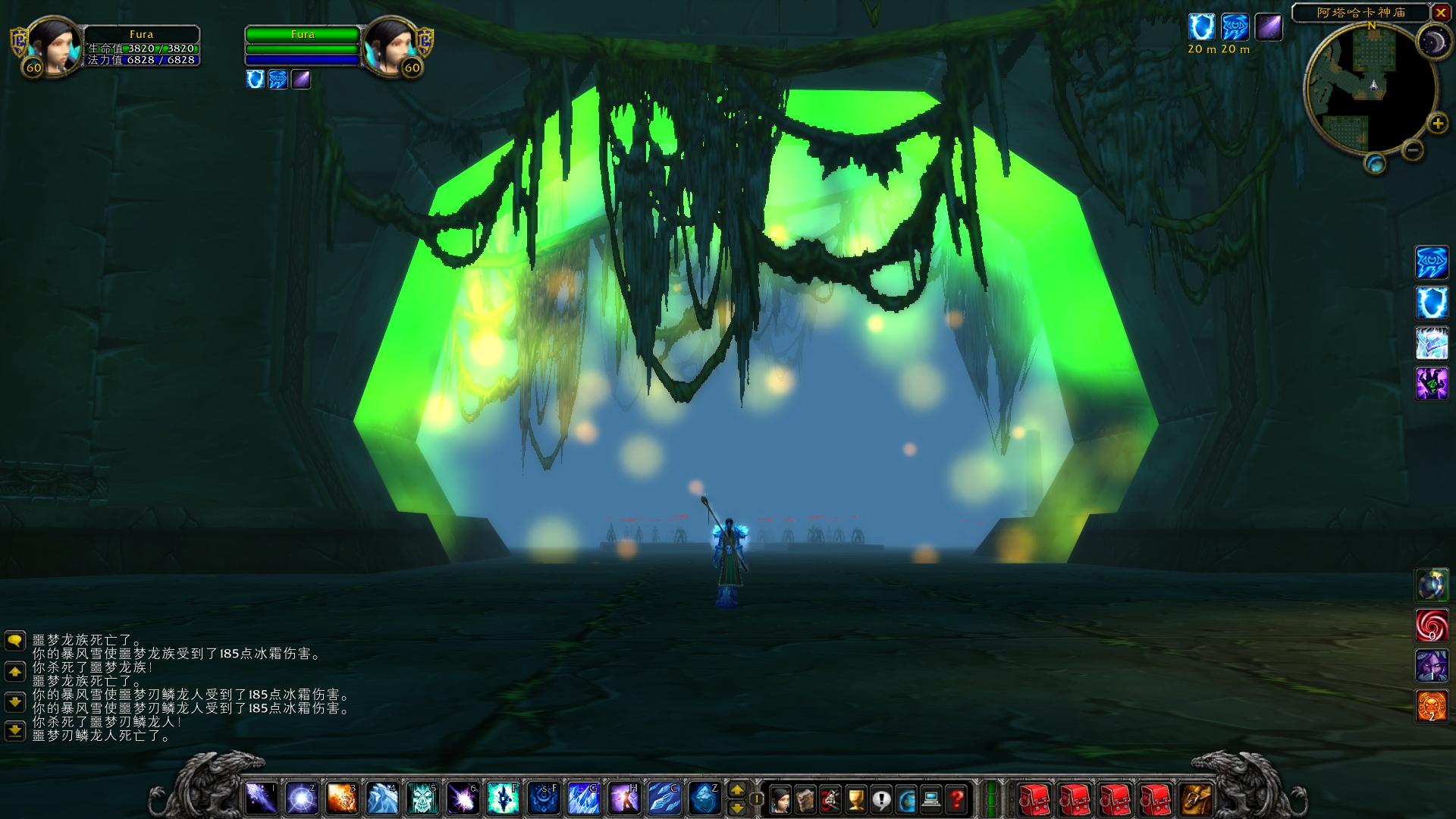
Task: Open the spellbook micro button
Action: [805, 799]
